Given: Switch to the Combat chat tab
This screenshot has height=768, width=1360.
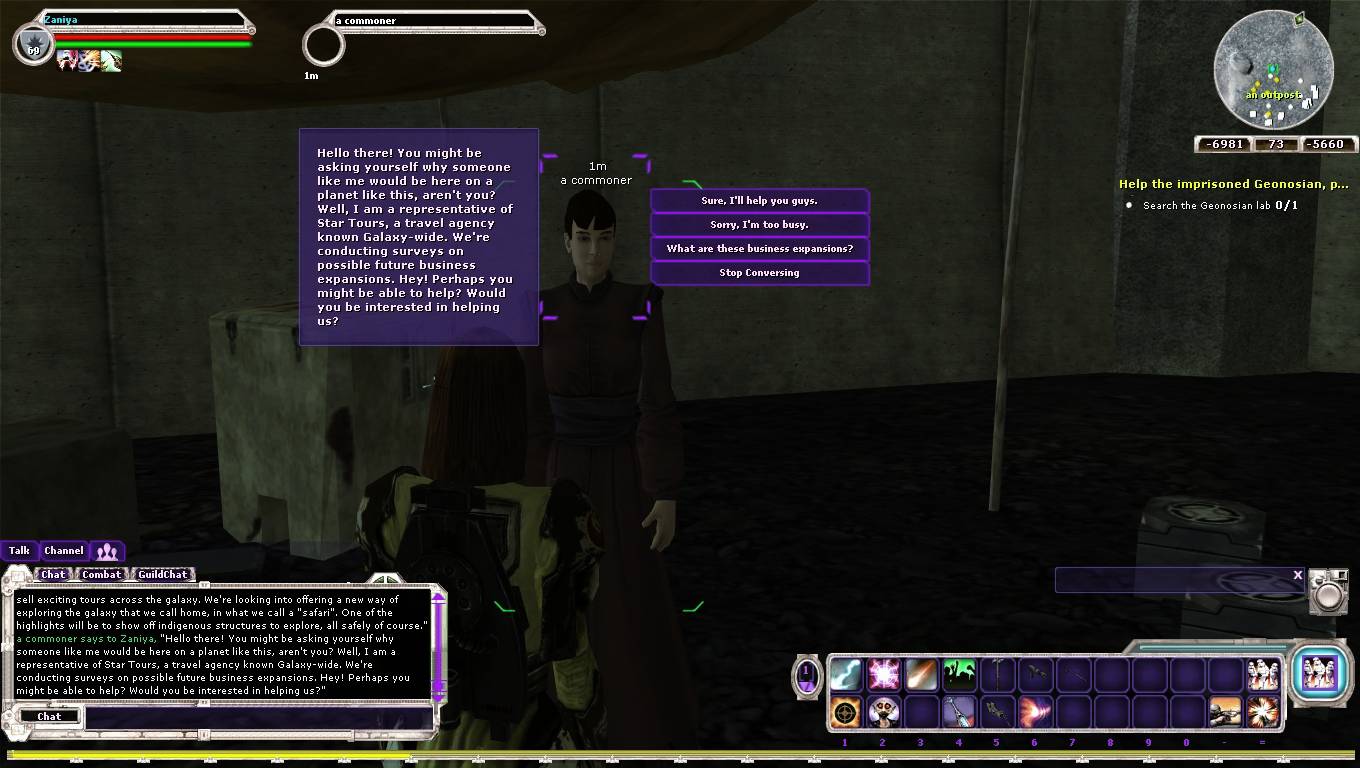Looking at the screenshot, I should pyautogui.click(x=101, y=575).
